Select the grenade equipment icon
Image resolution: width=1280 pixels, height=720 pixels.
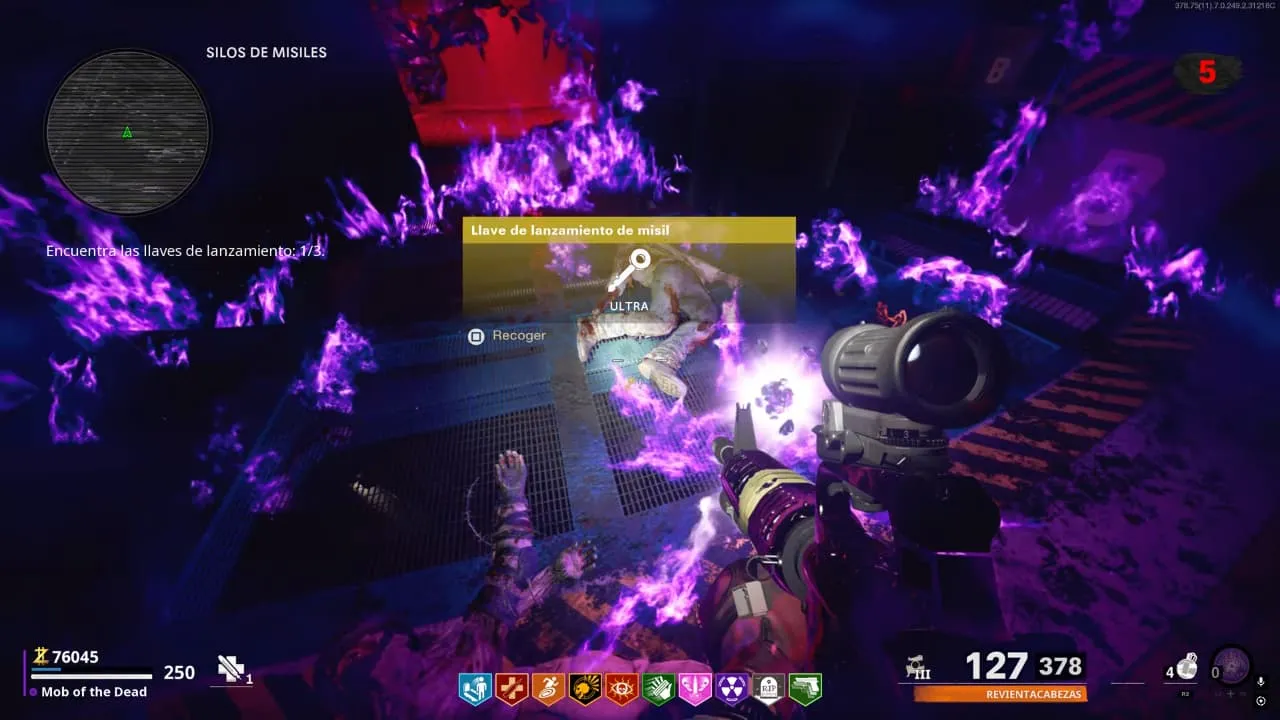[x=1187, y=666]
